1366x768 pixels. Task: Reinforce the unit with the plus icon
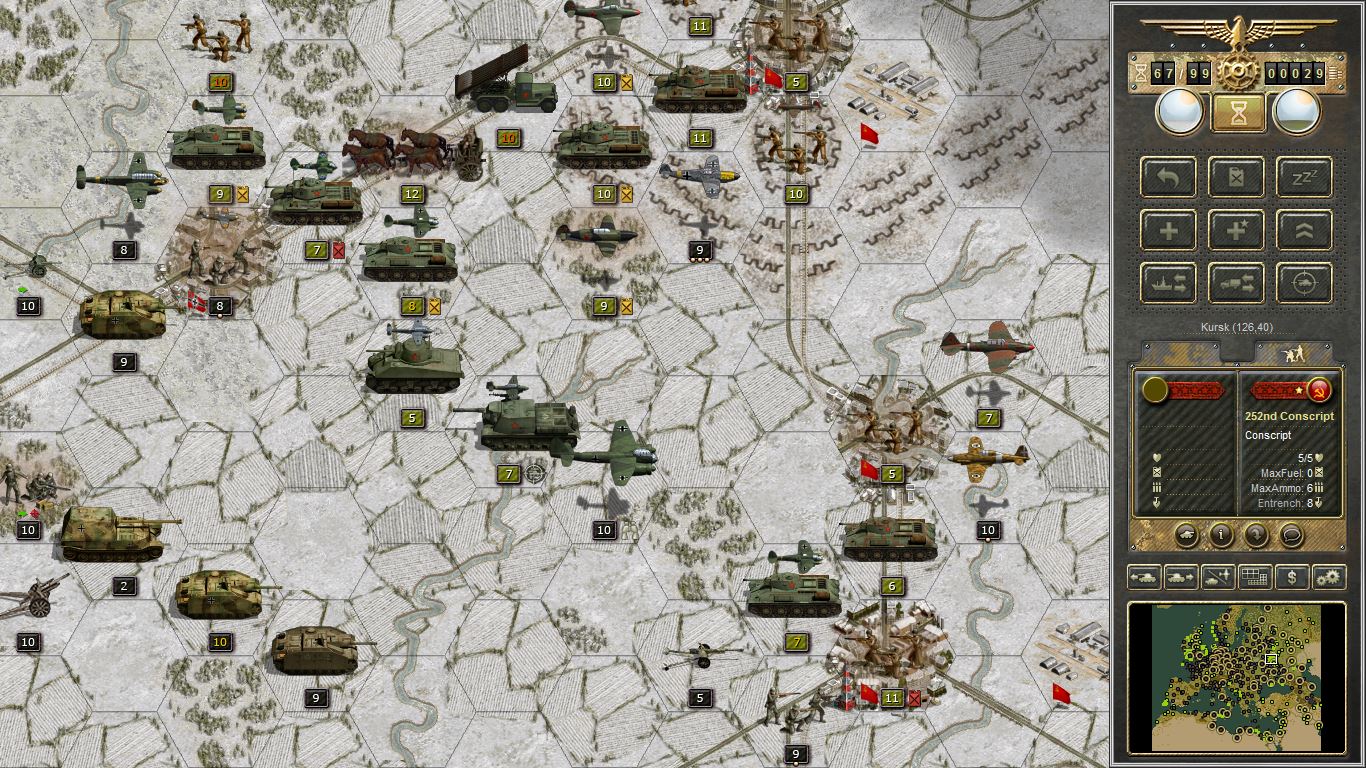(1168, 230)
